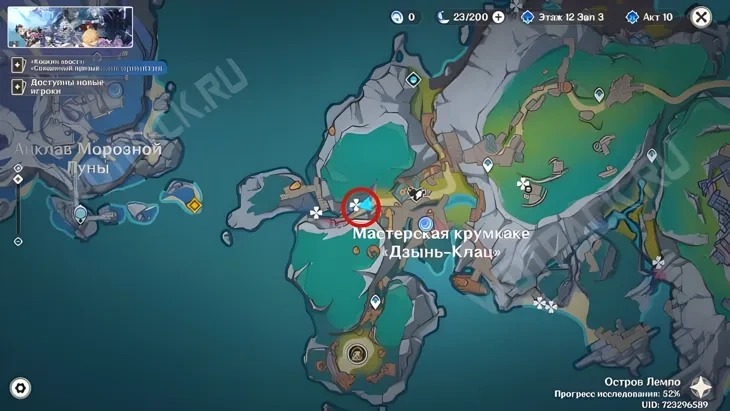Select the teleport waypoint on green island path
Image resolution: width=730 pixels, height=411 pixels.
click(x=599, y=95)
